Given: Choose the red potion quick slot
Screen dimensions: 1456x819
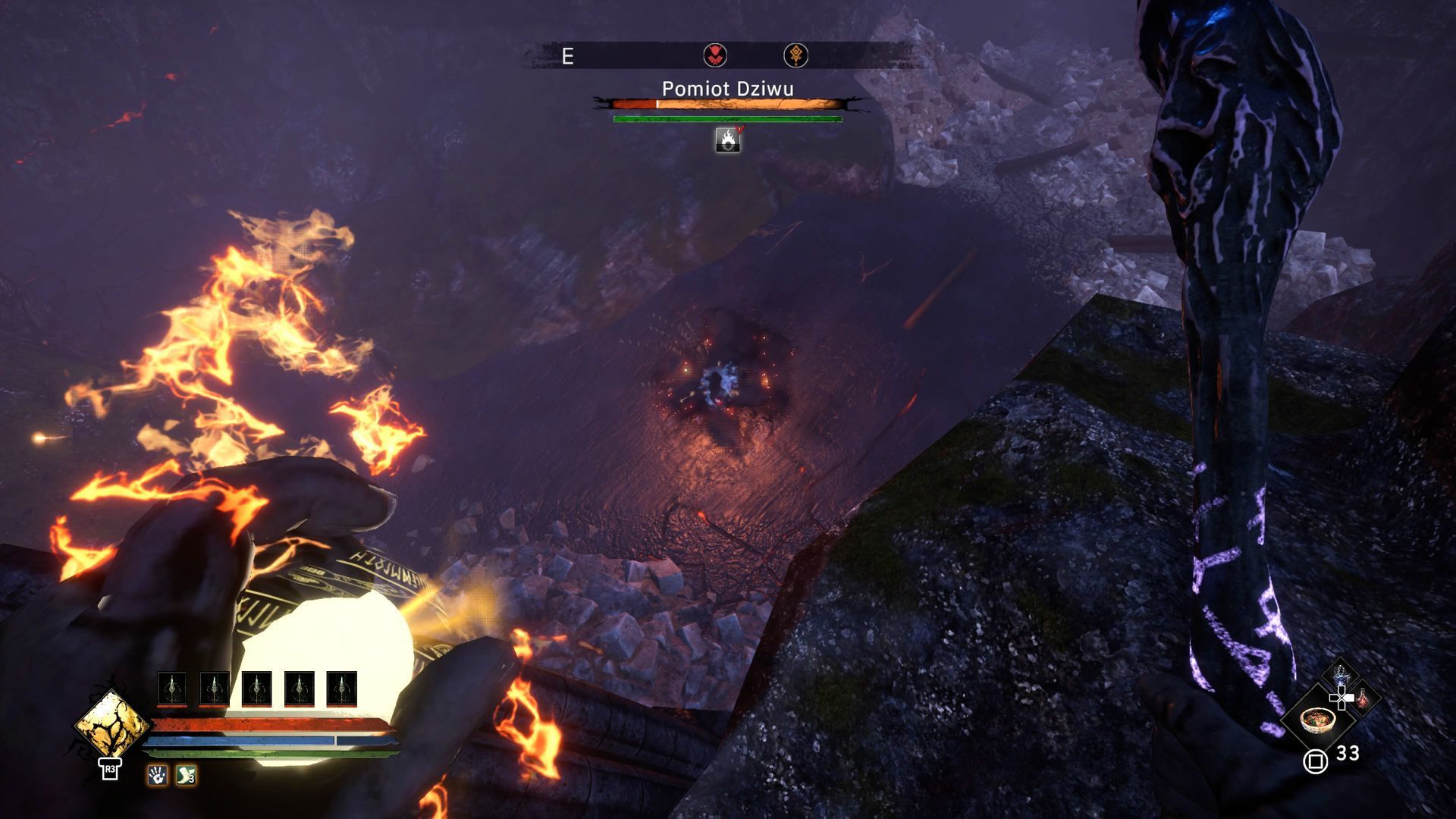Looking at the screenshot, I should [1363, 698].
